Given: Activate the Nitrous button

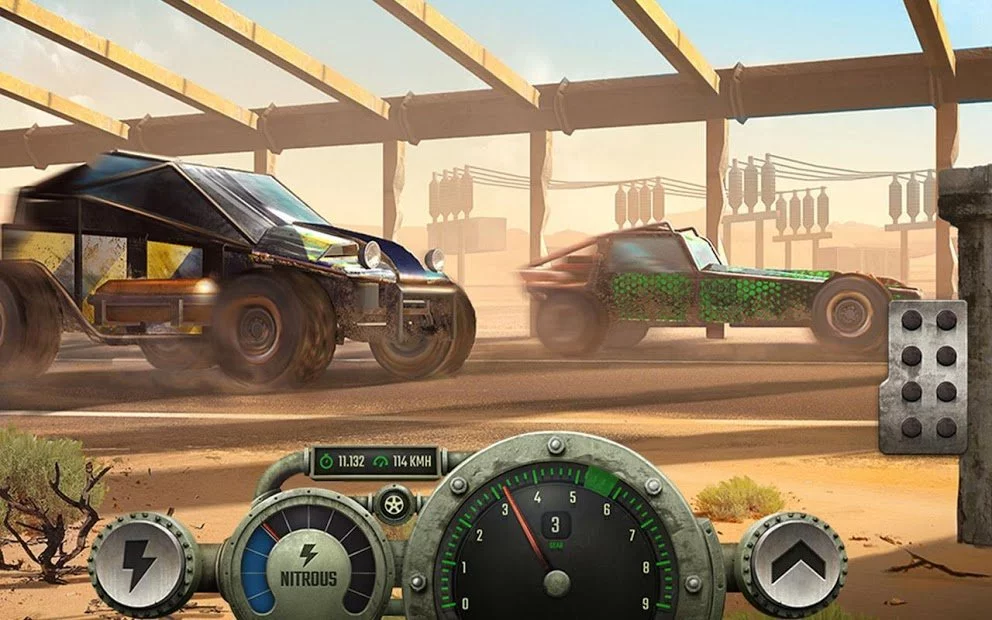Looking at the screenshot, I should pyautogui.click(x=308, y=567).
